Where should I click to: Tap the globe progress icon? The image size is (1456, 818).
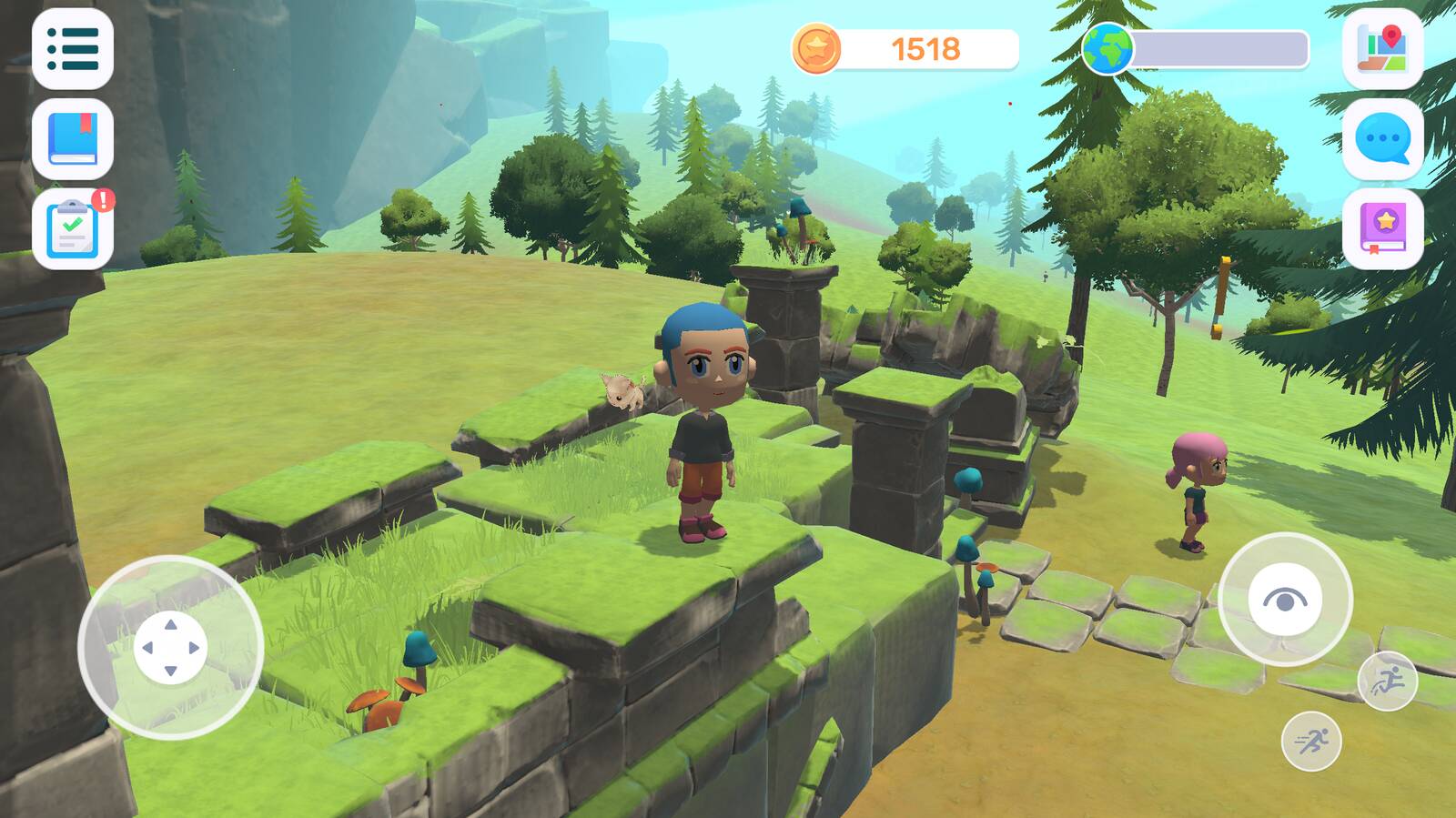click(x=1107, y=49)
